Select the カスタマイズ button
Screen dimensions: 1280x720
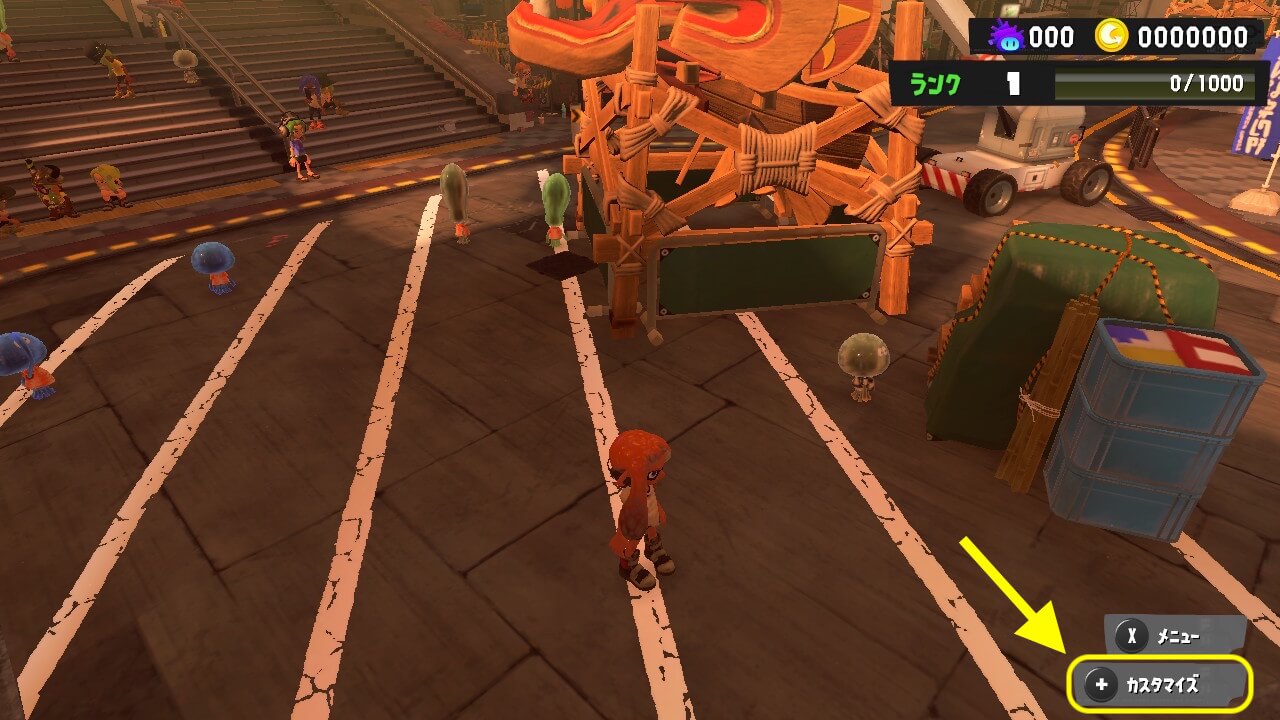tap(1160, 685)
